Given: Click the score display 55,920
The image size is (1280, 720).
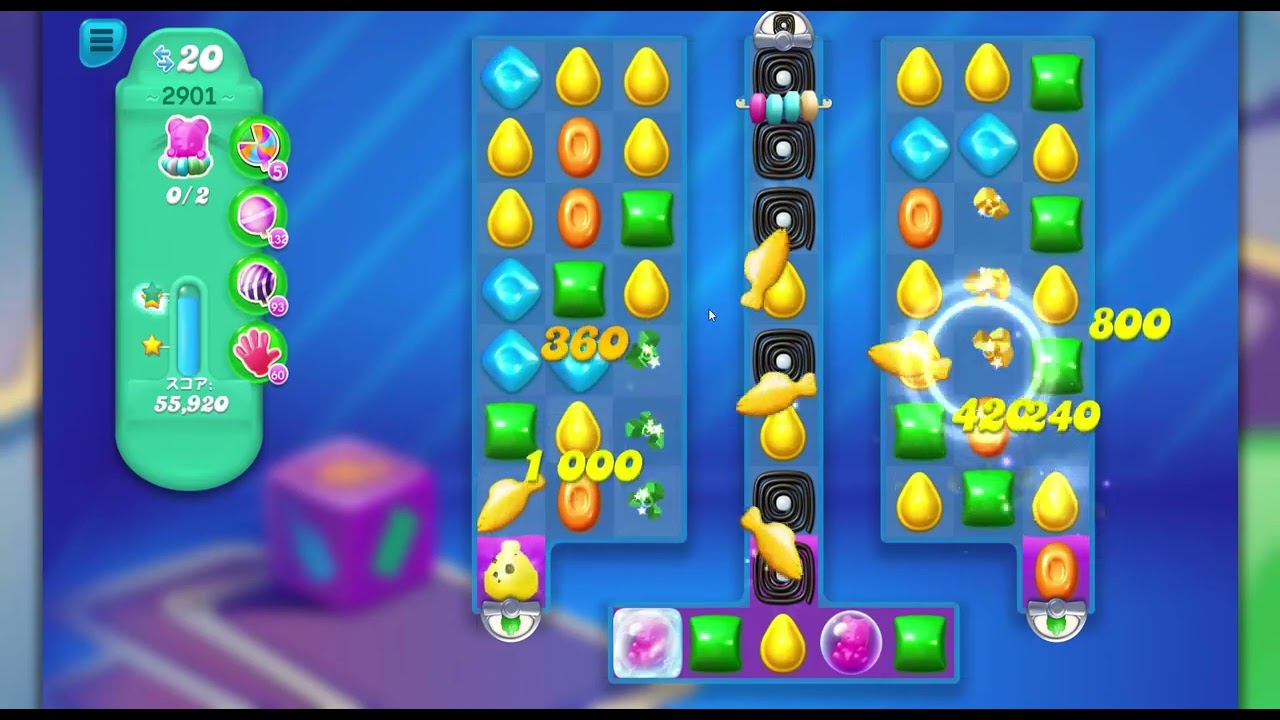Looking at the screenshot, I should click(190, 404).
